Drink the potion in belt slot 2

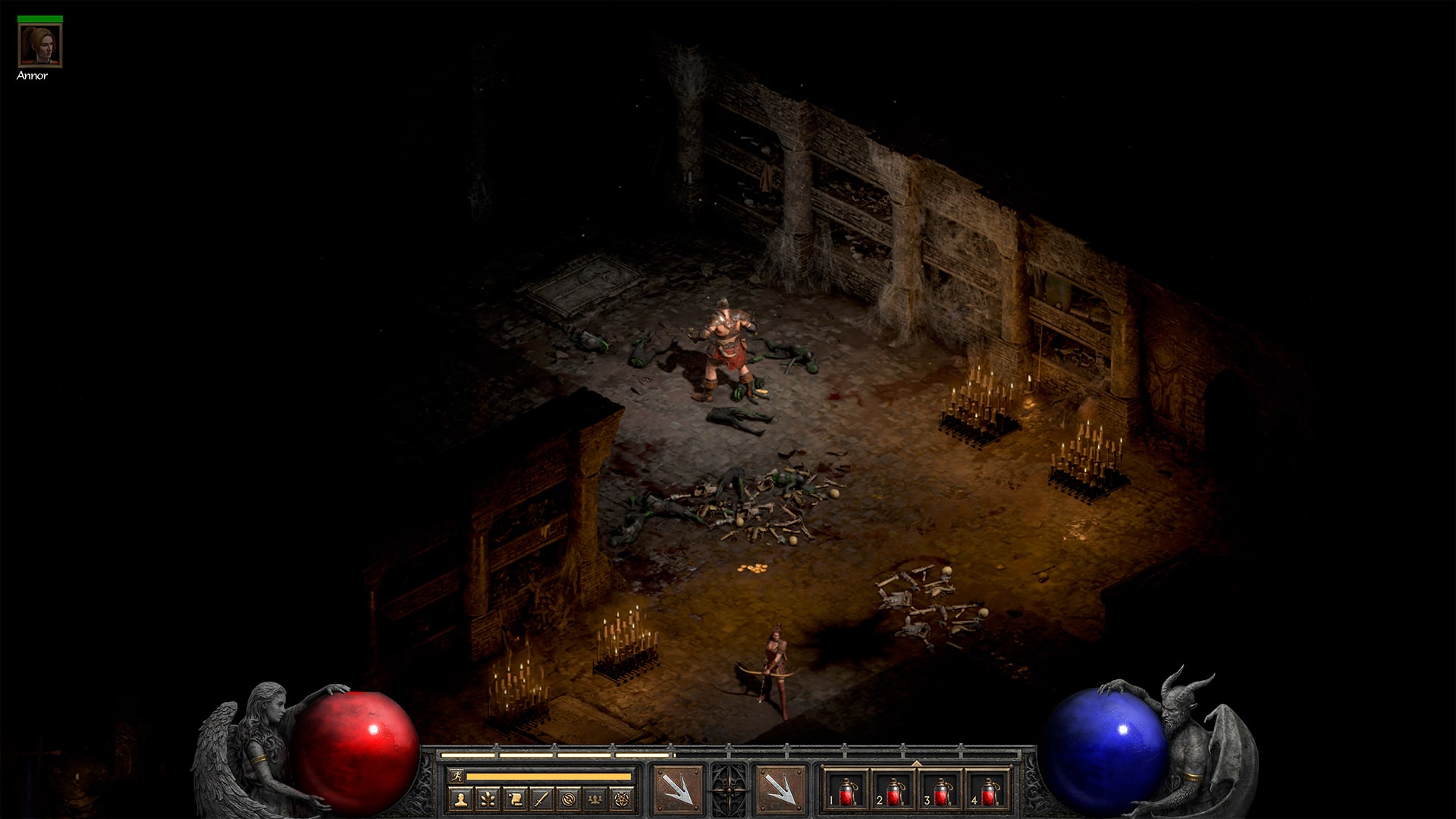(894, 791)
